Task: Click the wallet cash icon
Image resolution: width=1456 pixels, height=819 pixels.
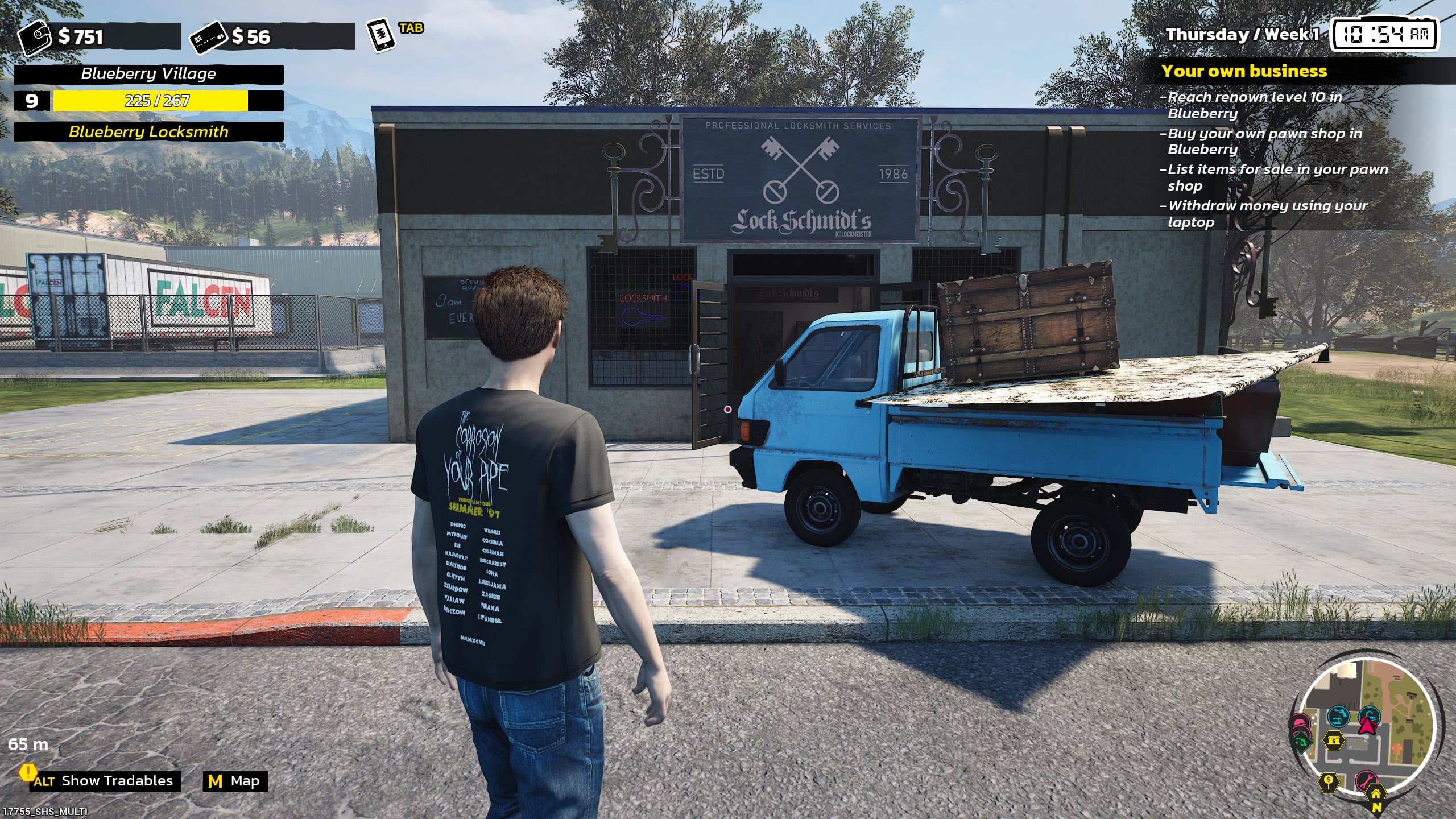Action: 36,36
